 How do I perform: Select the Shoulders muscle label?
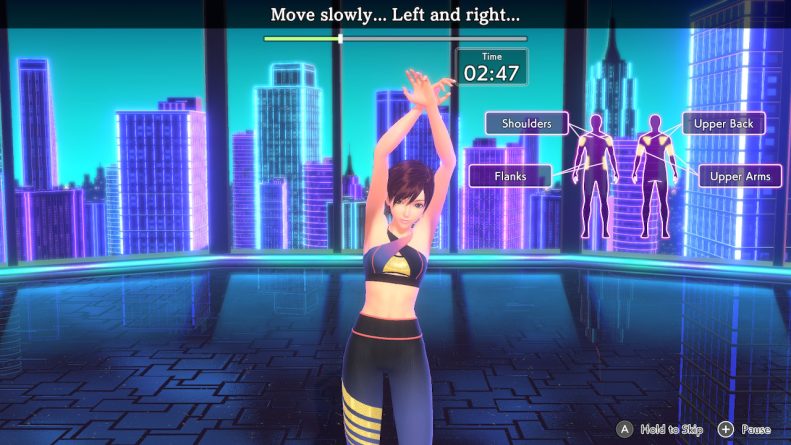526,123
